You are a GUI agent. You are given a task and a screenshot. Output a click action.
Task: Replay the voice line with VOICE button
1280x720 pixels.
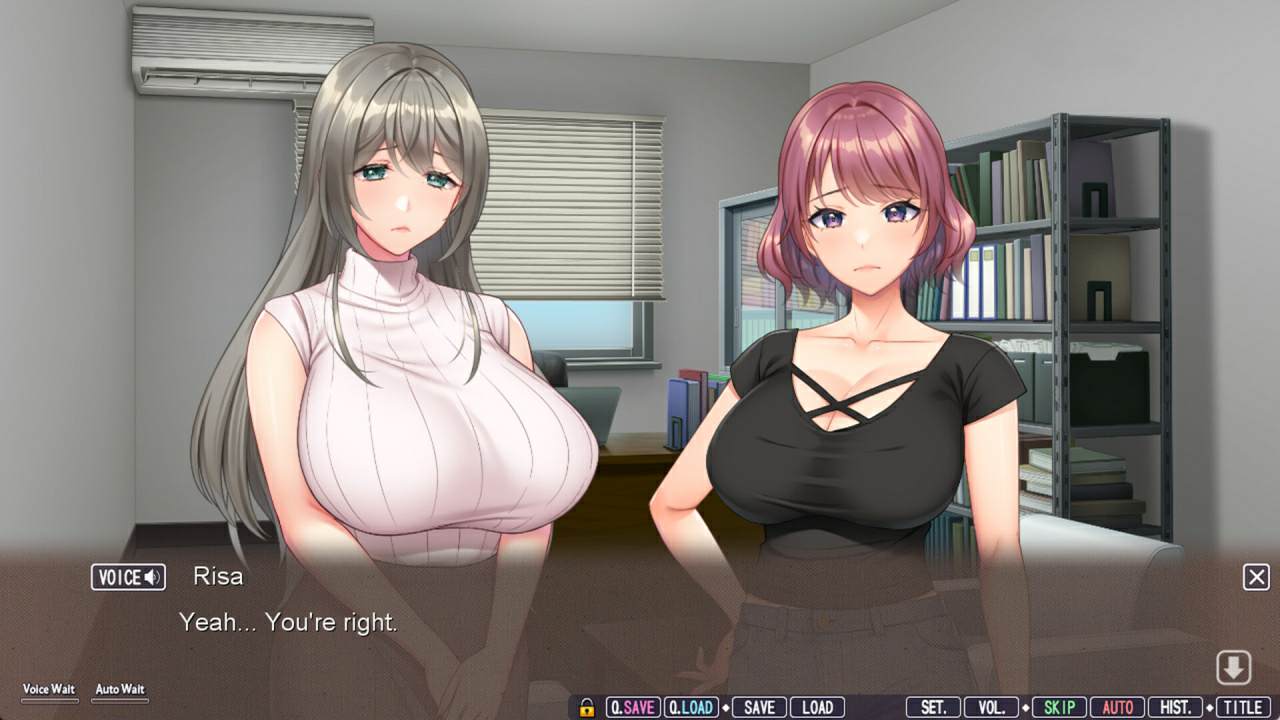click(128, 577)
